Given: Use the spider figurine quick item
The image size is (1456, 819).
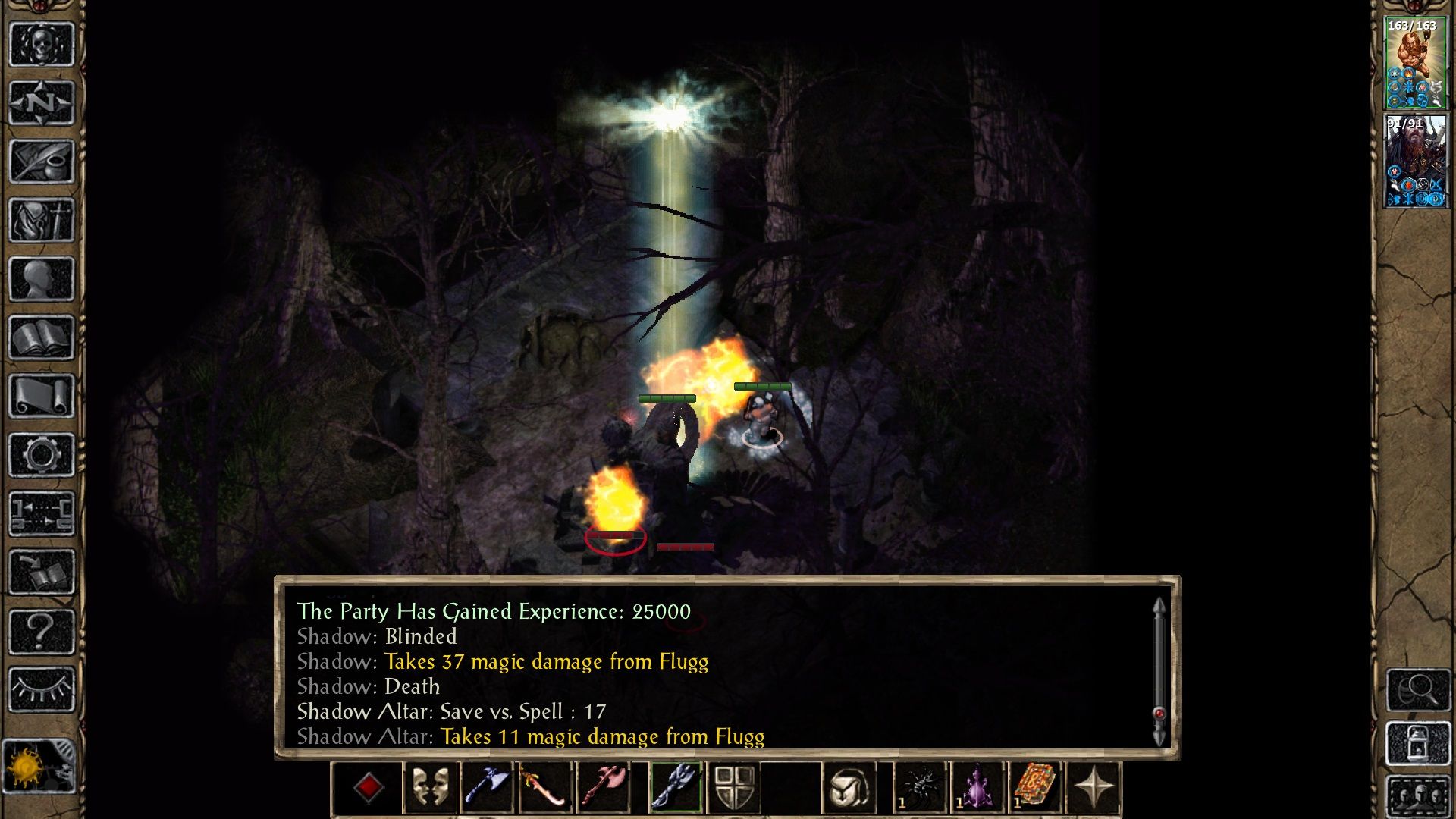Looking at the screenshot, I should 920,787.
